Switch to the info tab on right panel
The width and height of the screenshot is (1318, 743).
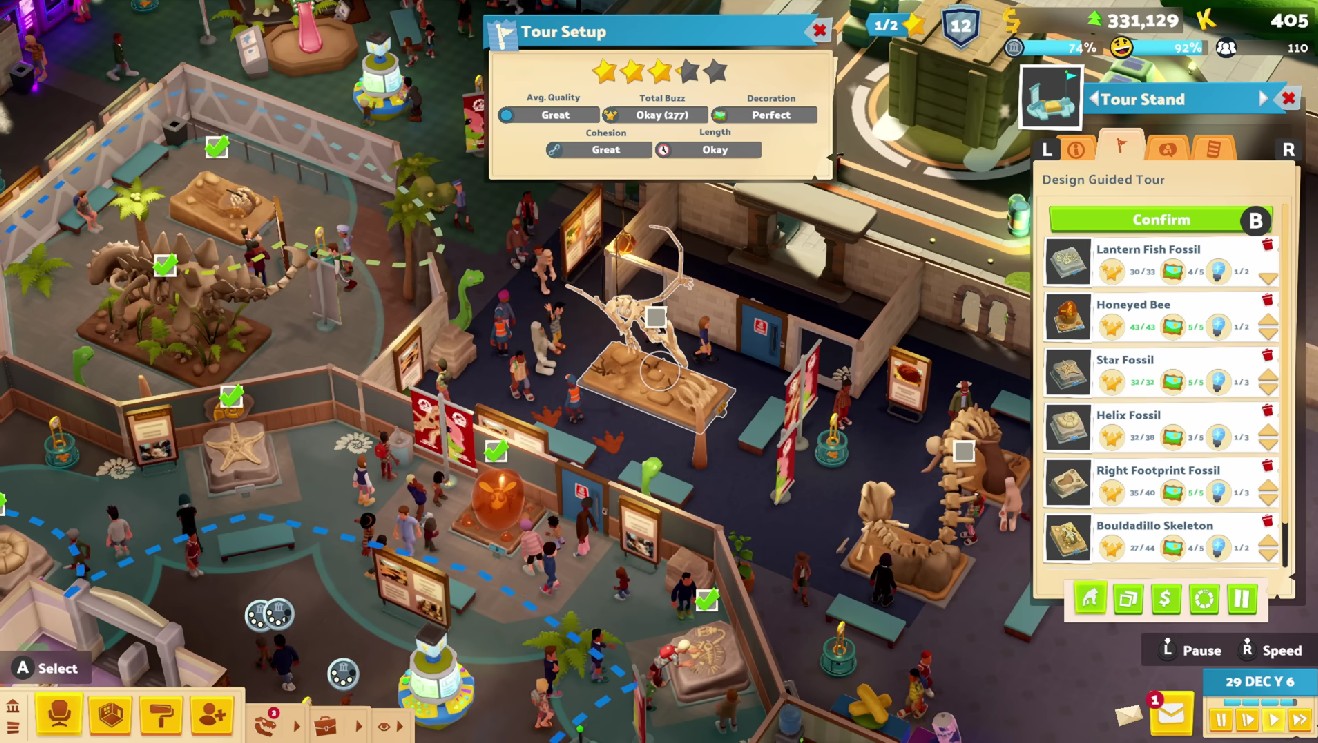pyautogui.click(x=1077, y=149)
